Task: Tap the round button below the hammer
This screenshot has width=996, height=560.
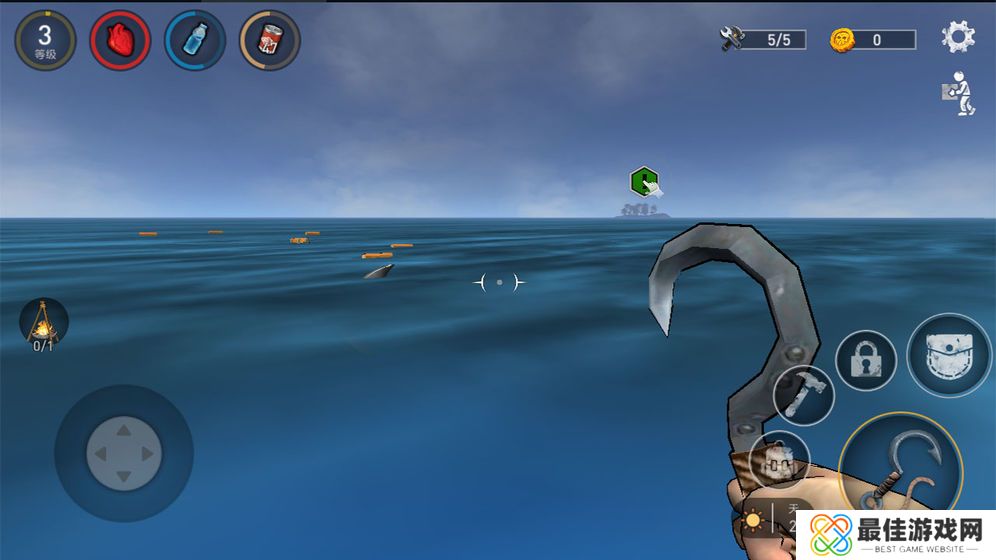Action: 779,461
